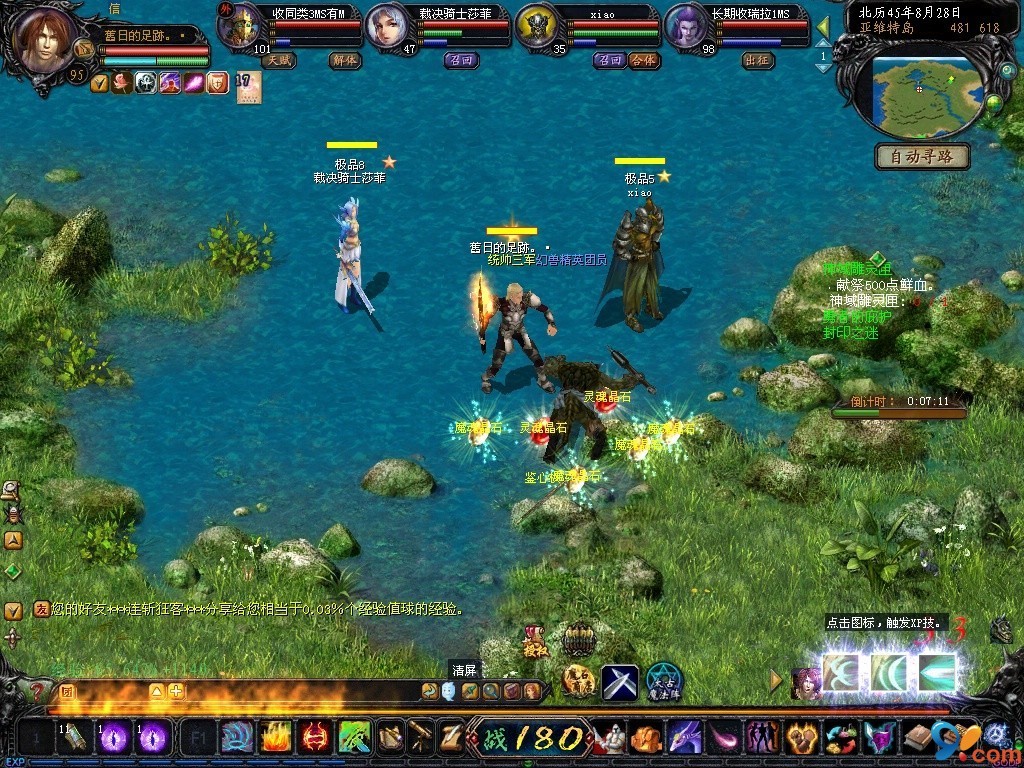
Task: Click the 自动寻路 auto-pathfinding button
Action: tap(922, 157)
